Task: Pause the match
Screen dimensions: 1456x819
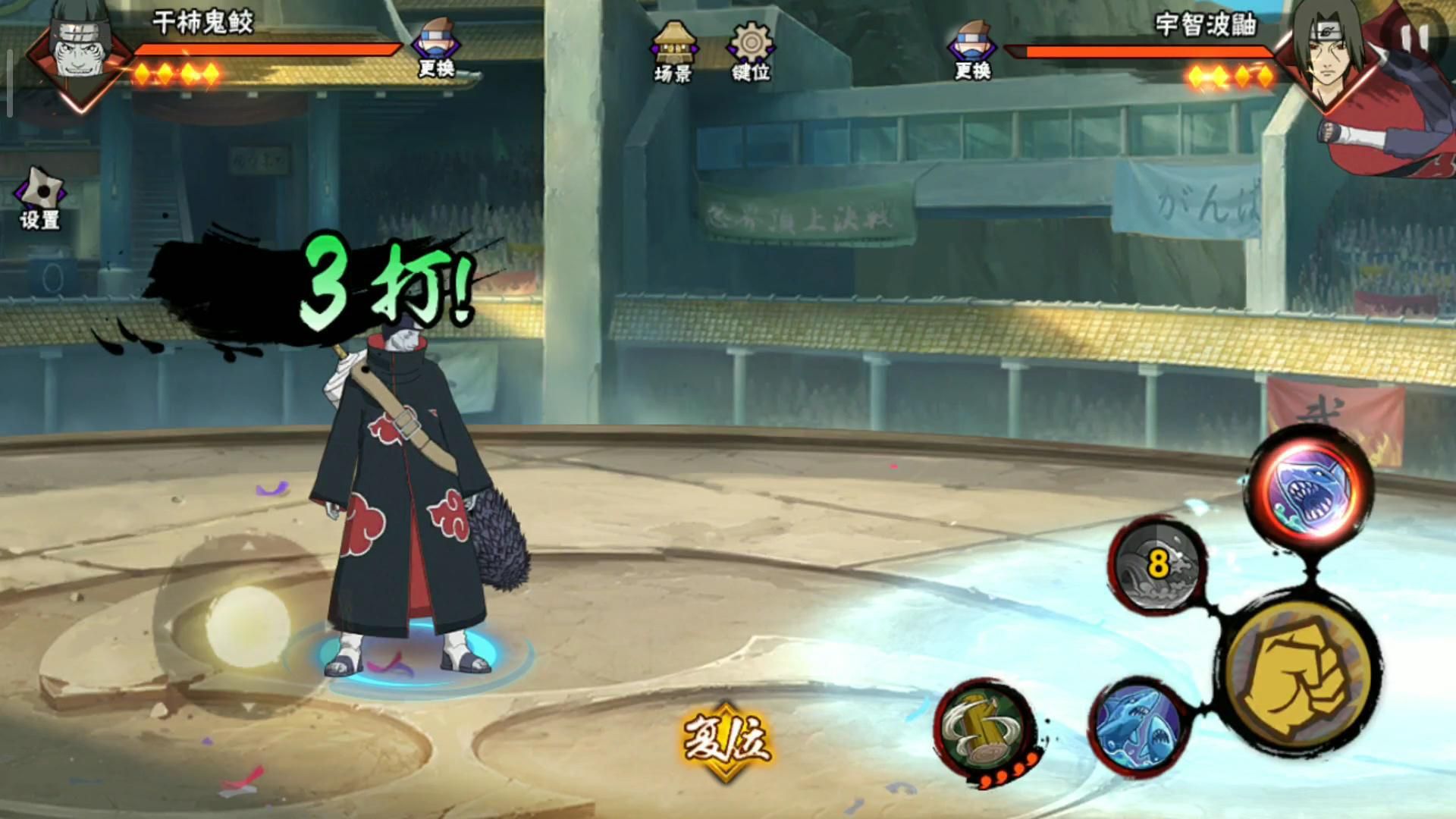Action: tap(1415, 38)
